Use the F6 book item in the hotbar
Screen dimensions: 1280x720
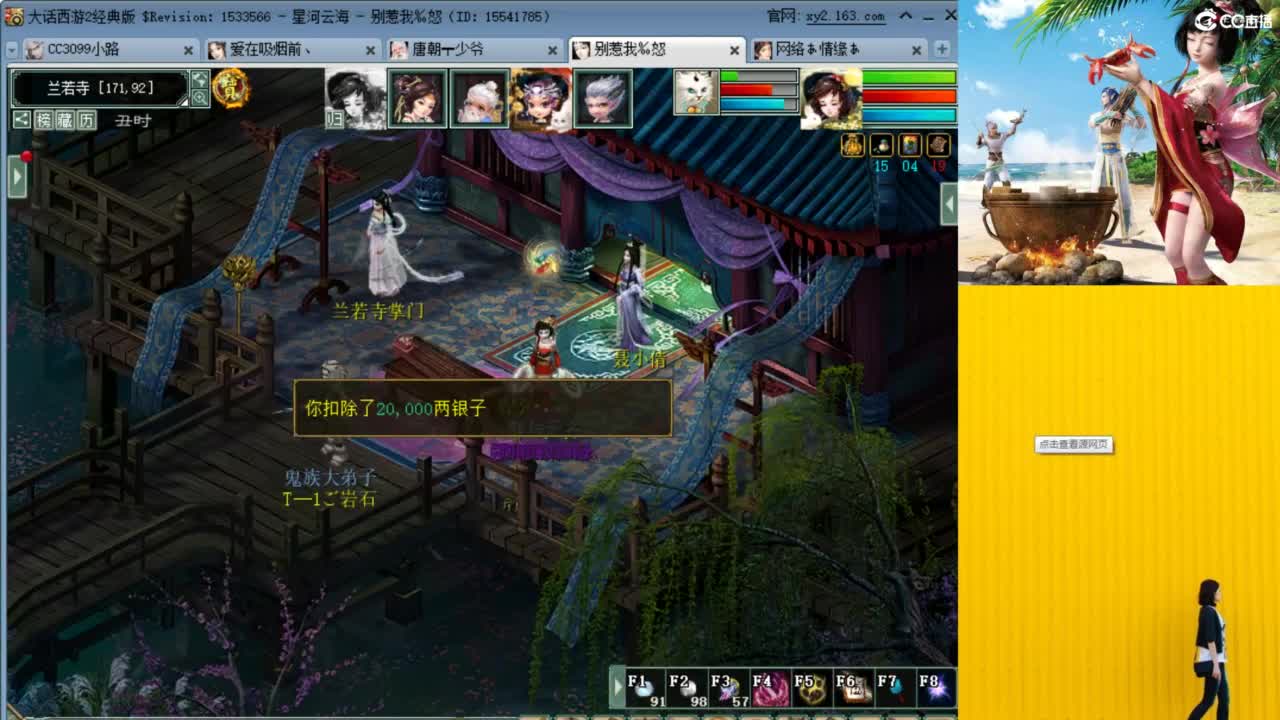[x=850, y=687]
